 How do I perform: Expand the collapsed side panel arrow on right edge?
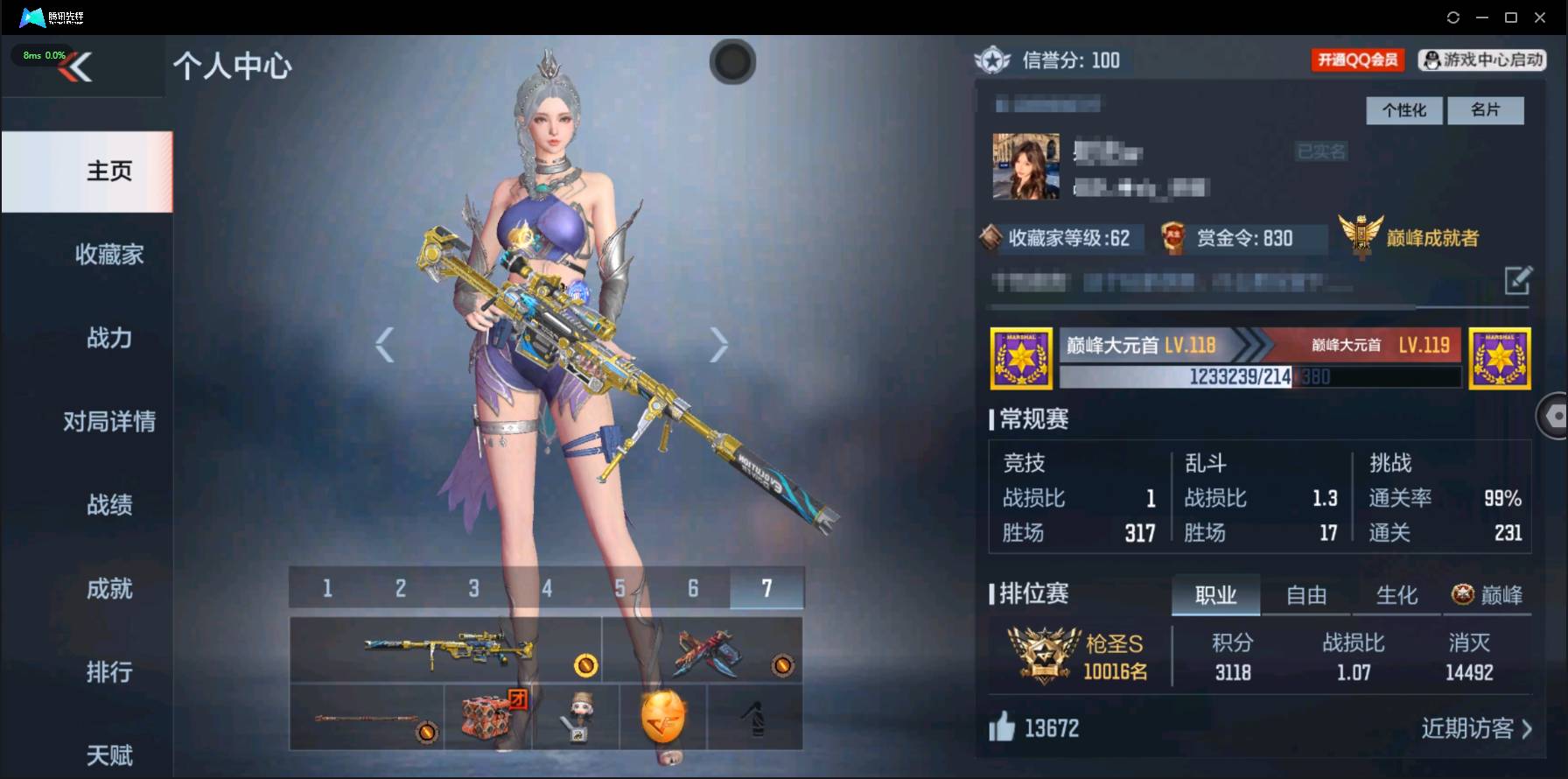tap(1556, 415)
